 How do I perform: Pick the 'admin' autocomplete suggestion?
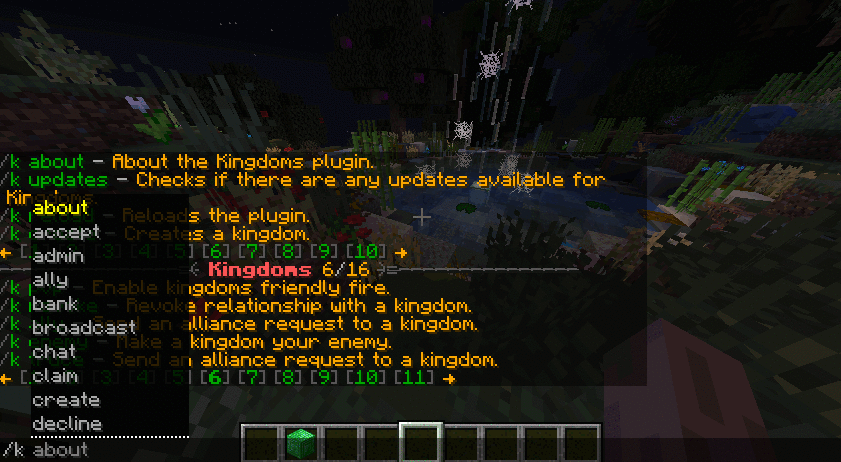tap(58, 256)
